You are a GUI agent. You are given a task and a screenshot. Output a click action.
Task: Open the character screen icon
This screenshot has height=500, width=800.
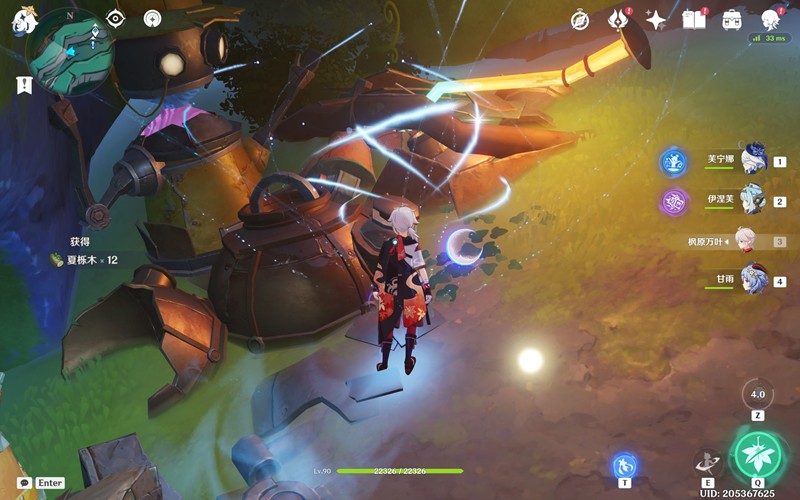point(770,20)
